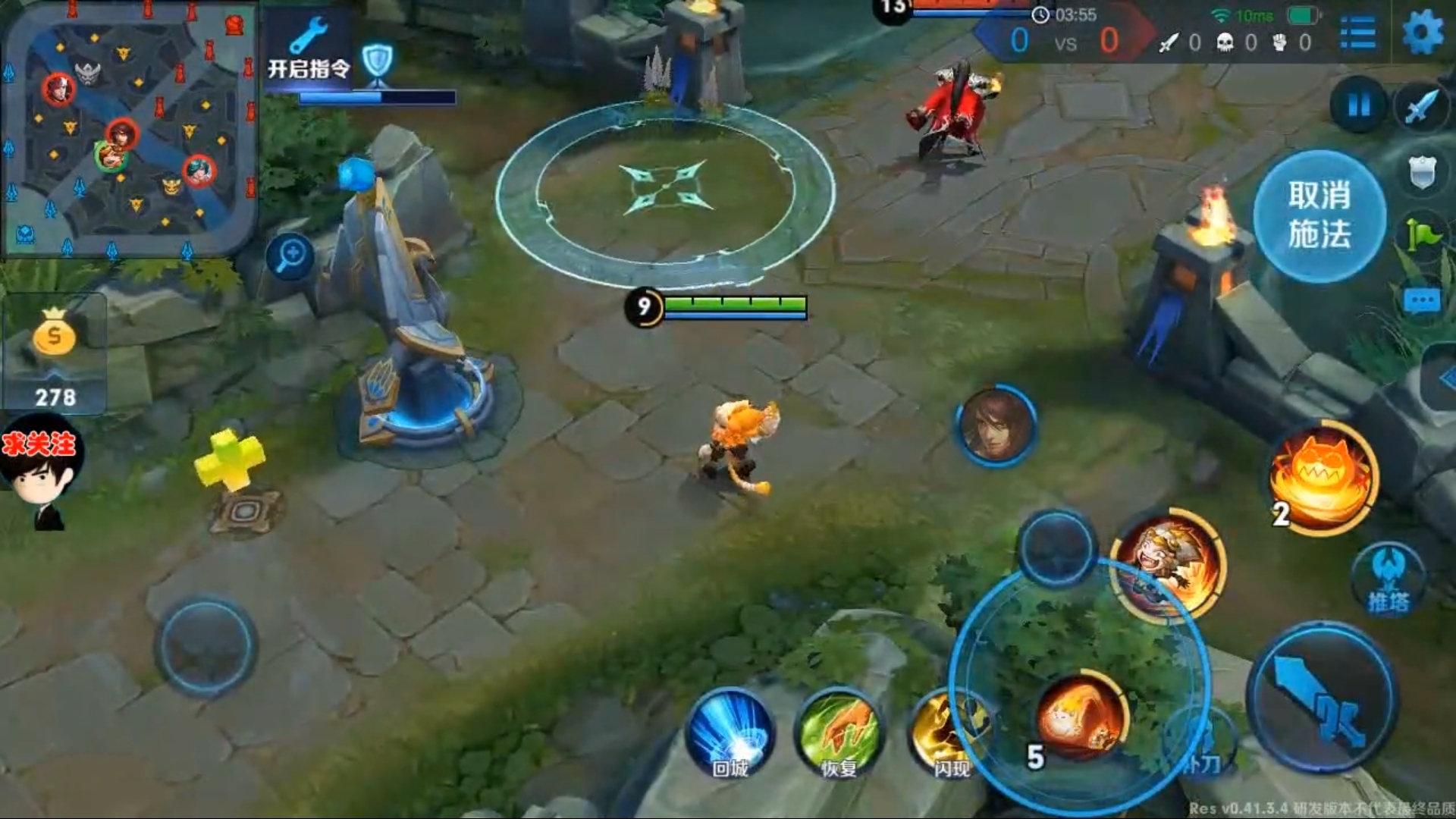Click the magnifier zoom button
Image resolution: width=1456 pixels, height=819 pixels.
[290, 256]
